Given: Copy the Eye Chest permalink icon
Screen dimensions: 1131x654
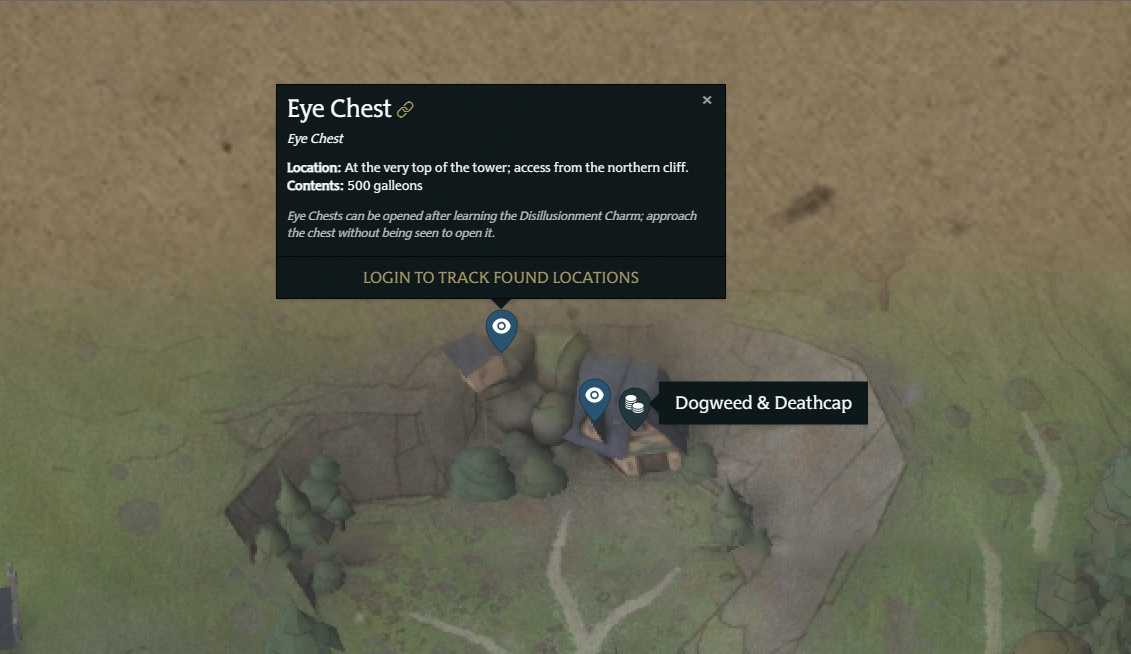Looking at the screenshot, I should coord(405,110).
